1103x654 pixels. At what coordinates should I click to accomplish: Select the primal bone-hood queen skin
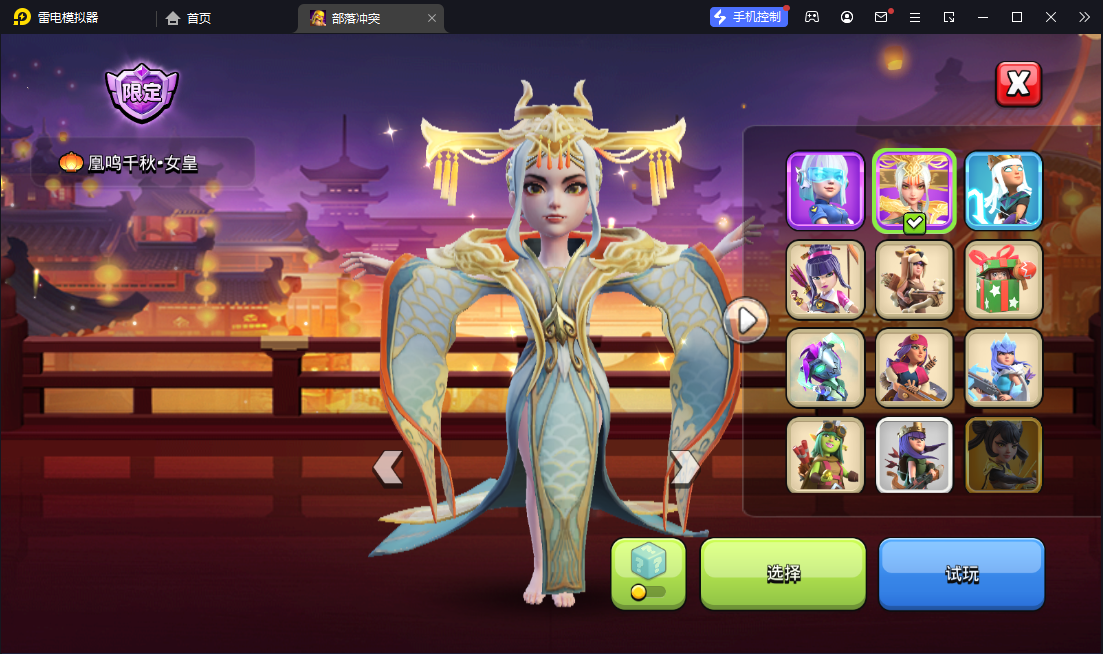(x=914, y=279)
